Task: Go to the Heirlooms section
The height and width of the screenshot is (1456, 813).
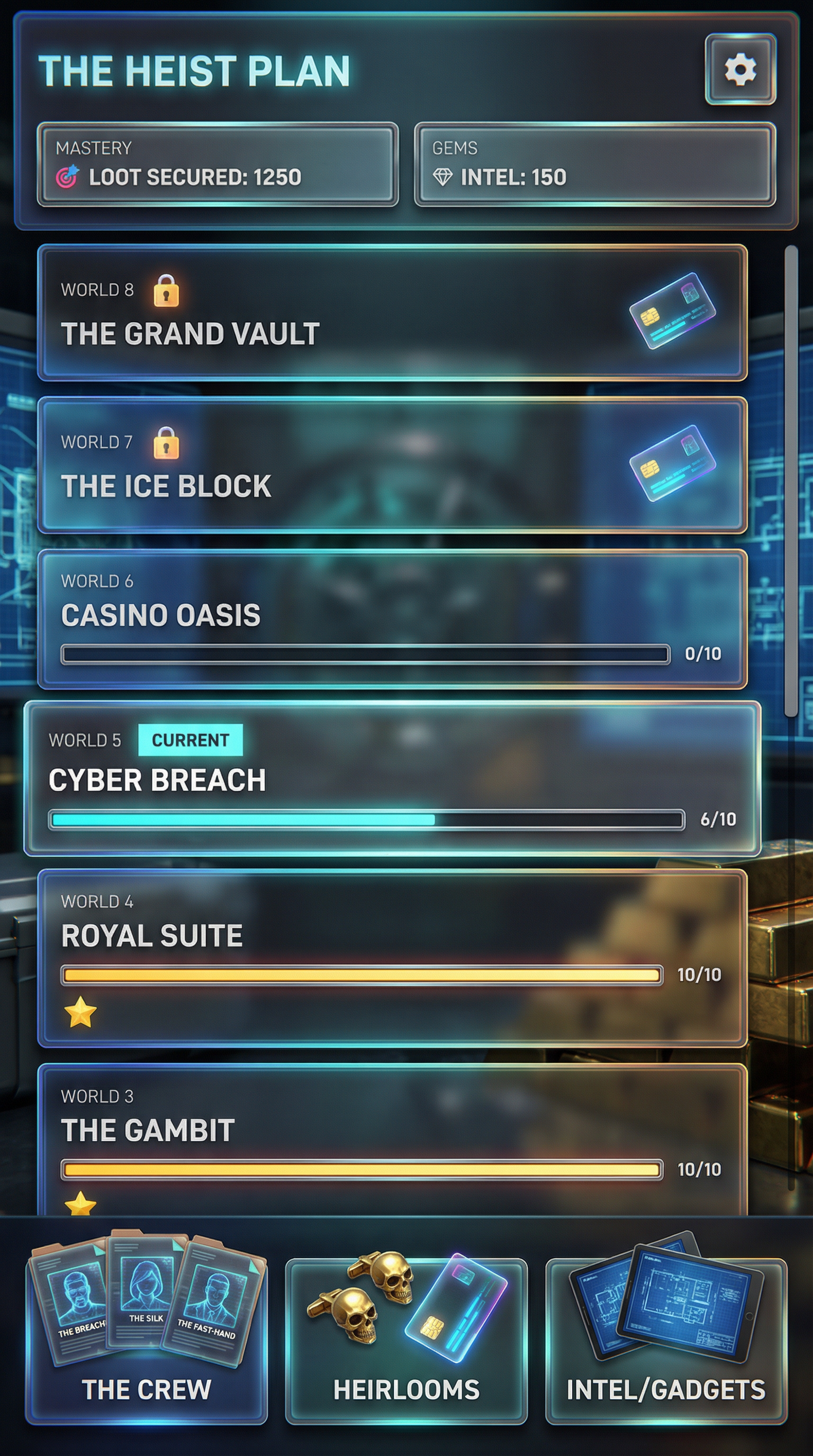Action: pos(406,1340)
